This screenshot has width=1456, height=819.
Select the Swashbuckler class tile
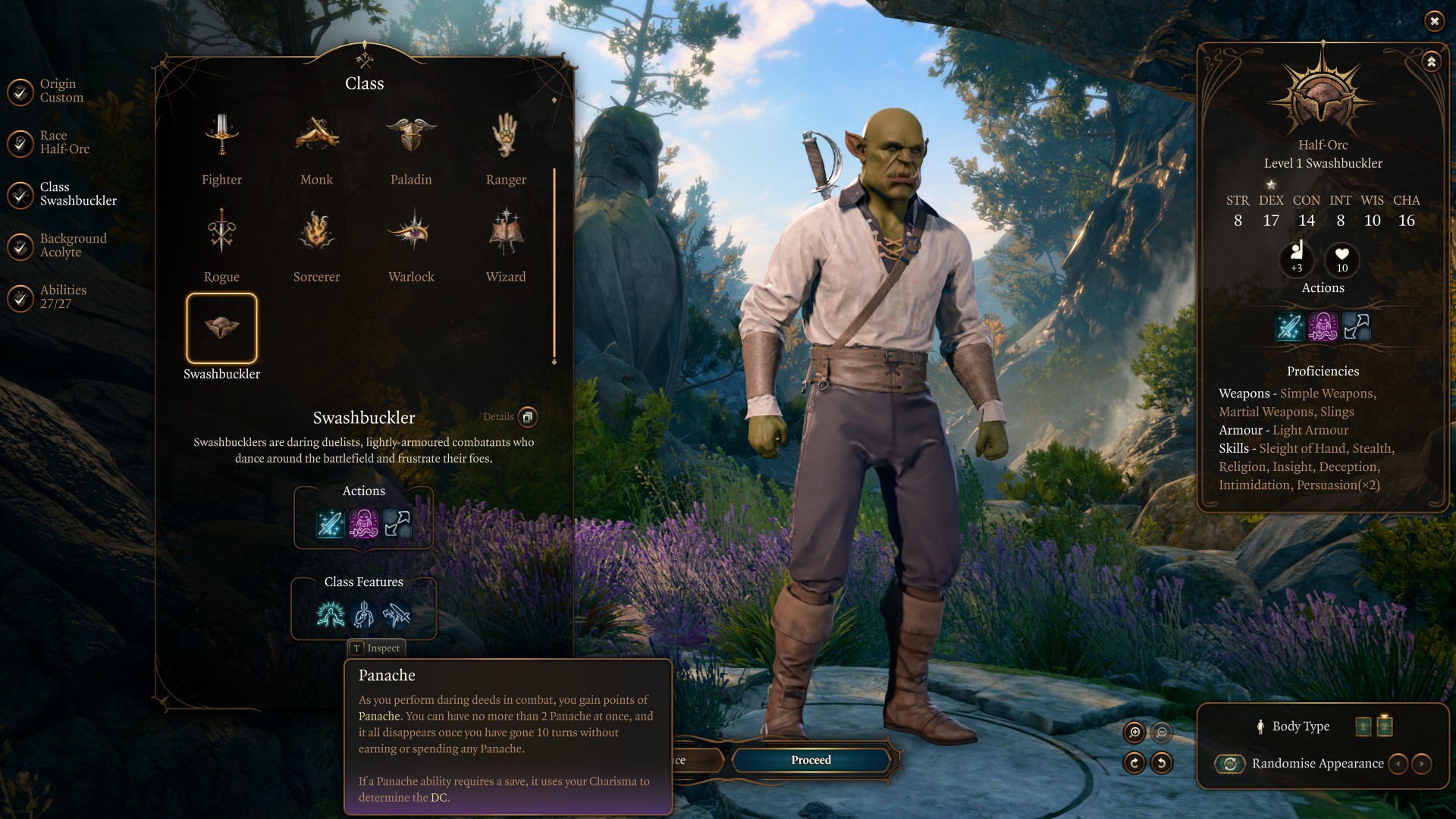pos(221,328)
